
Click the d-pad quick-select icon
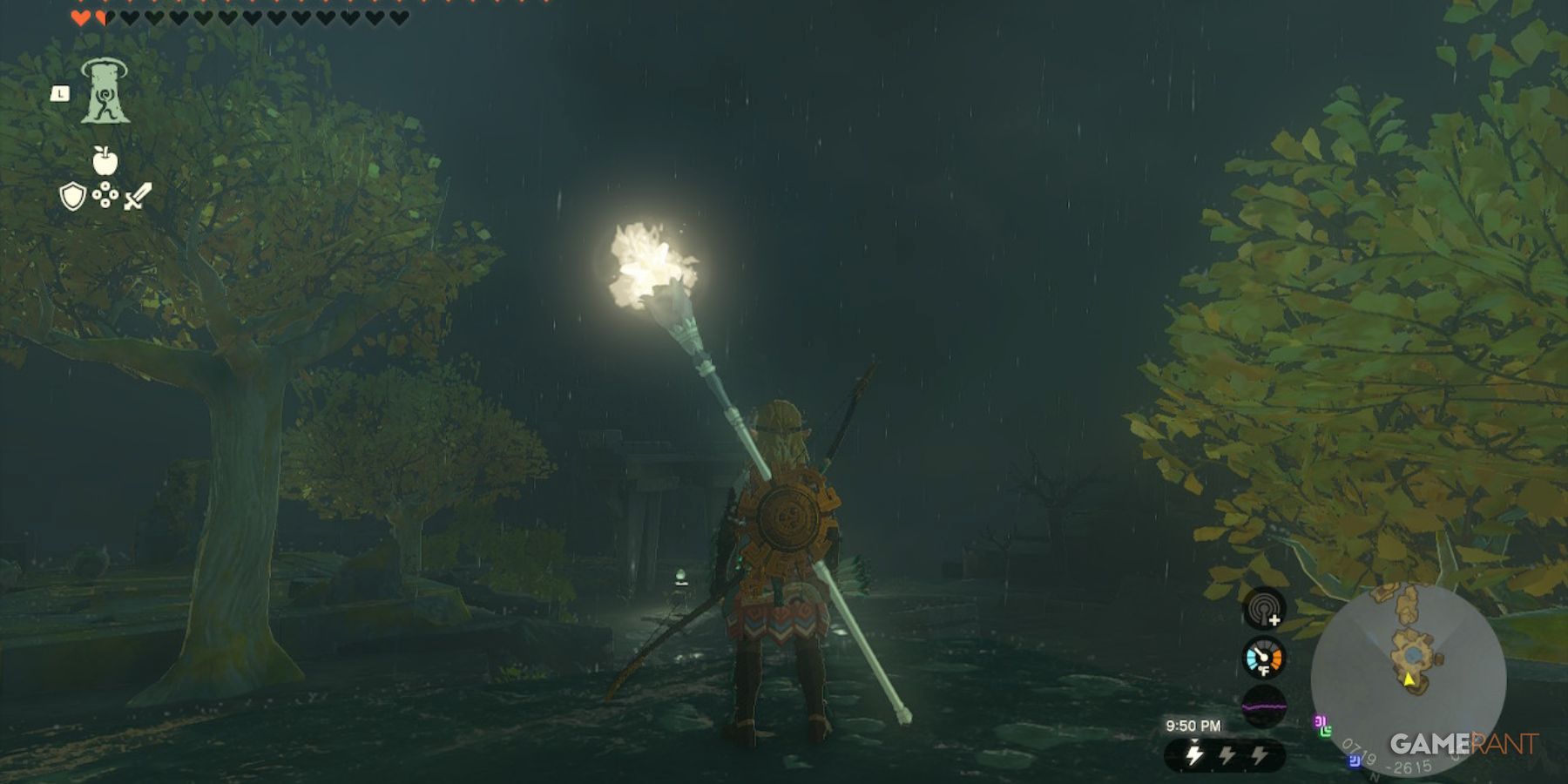click(105, 195)
